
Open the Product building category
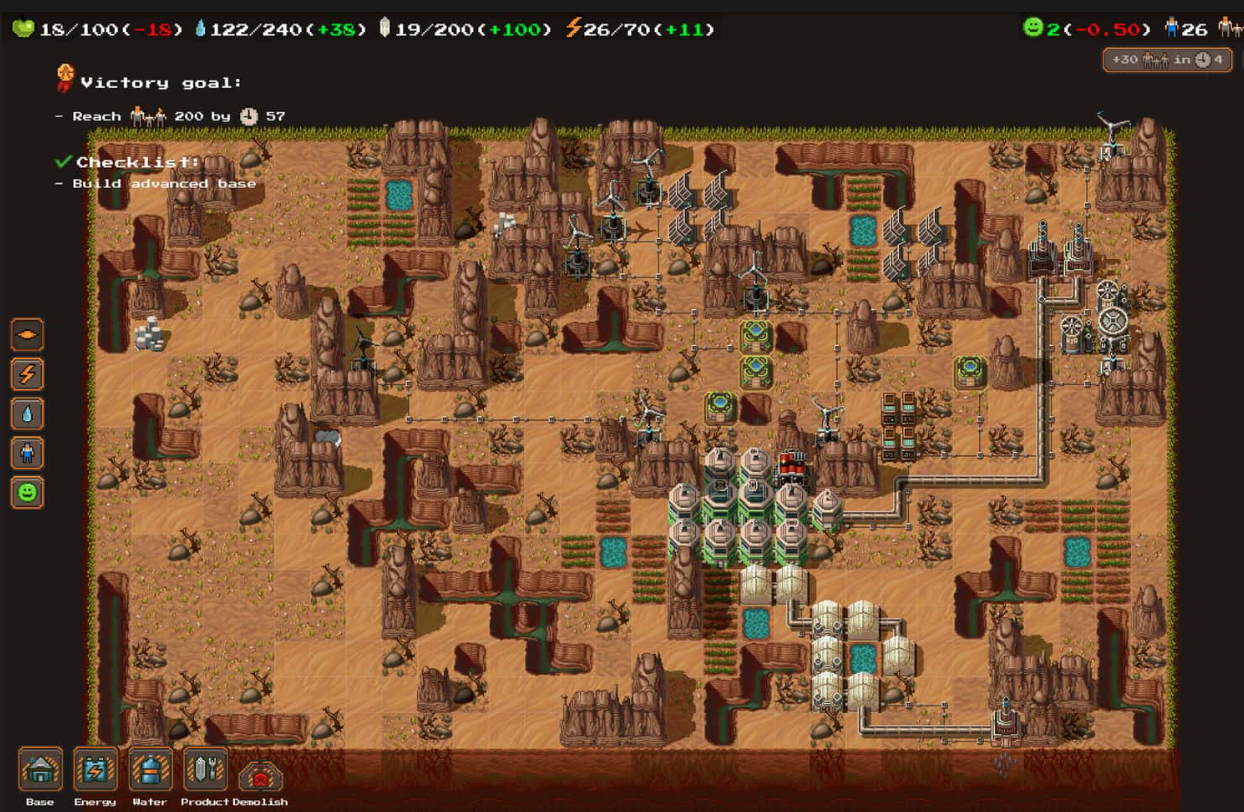coord(205,770)
